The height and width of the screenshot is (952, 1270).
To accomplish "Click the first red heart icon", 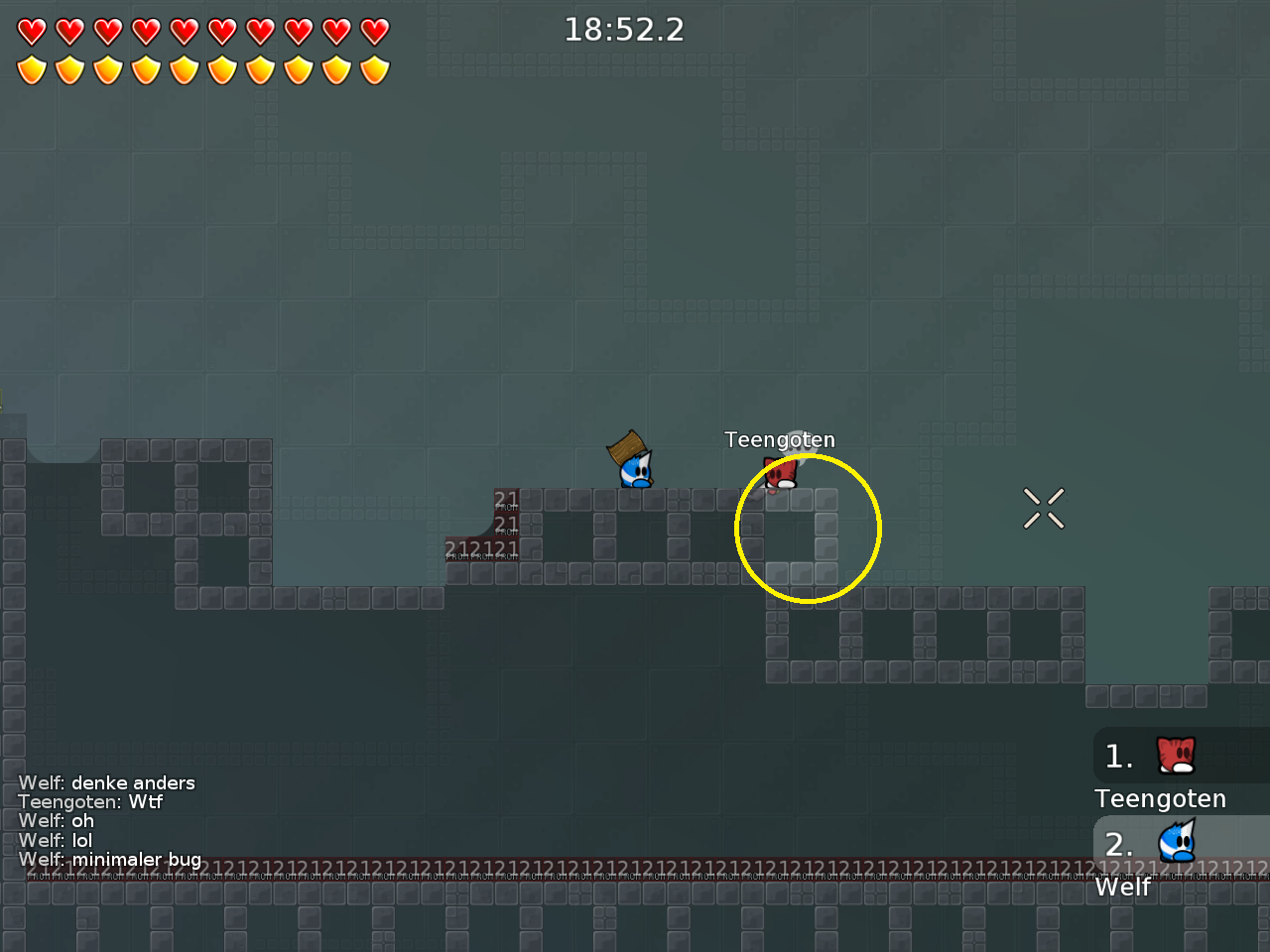I will (31, 31).
